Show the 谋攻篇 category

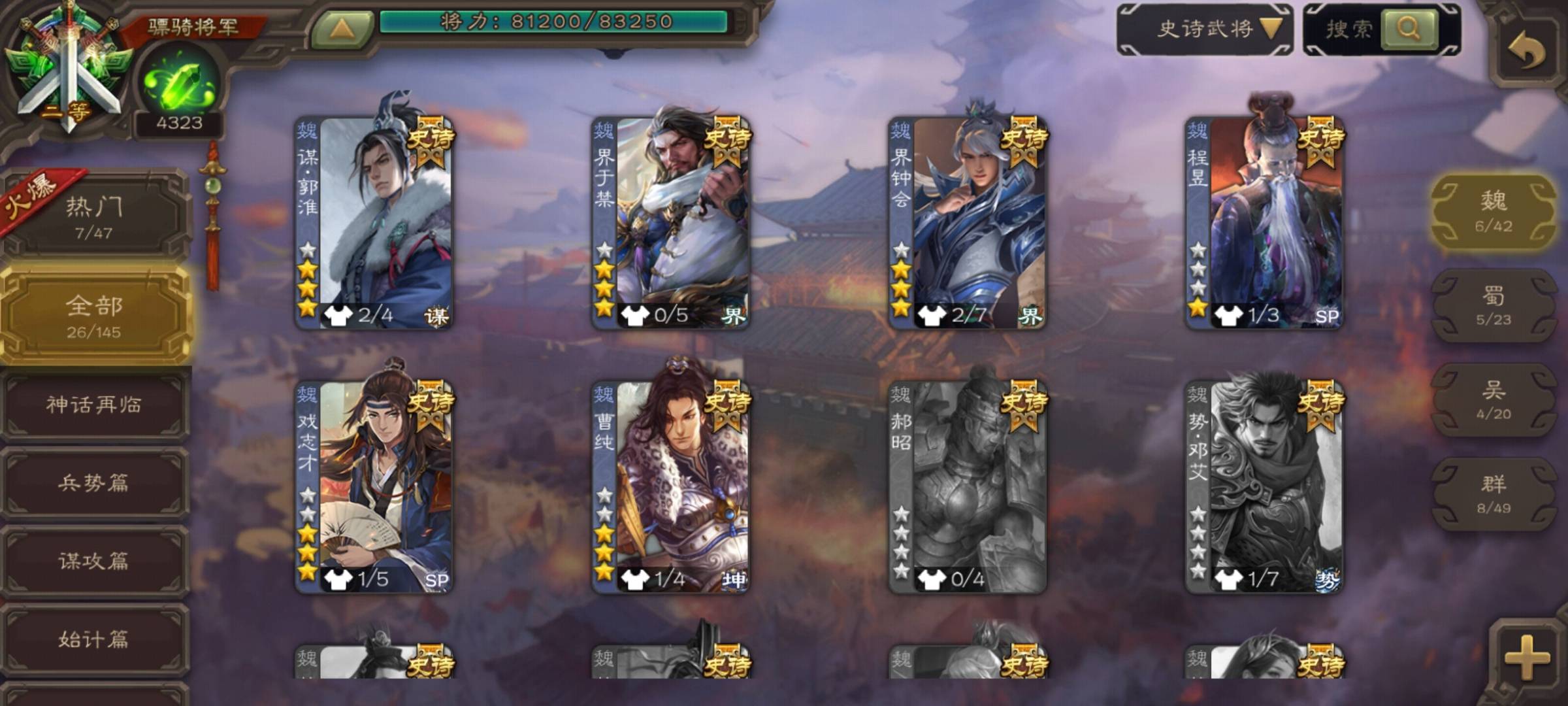pyautogui.click(x=94, y=561)
